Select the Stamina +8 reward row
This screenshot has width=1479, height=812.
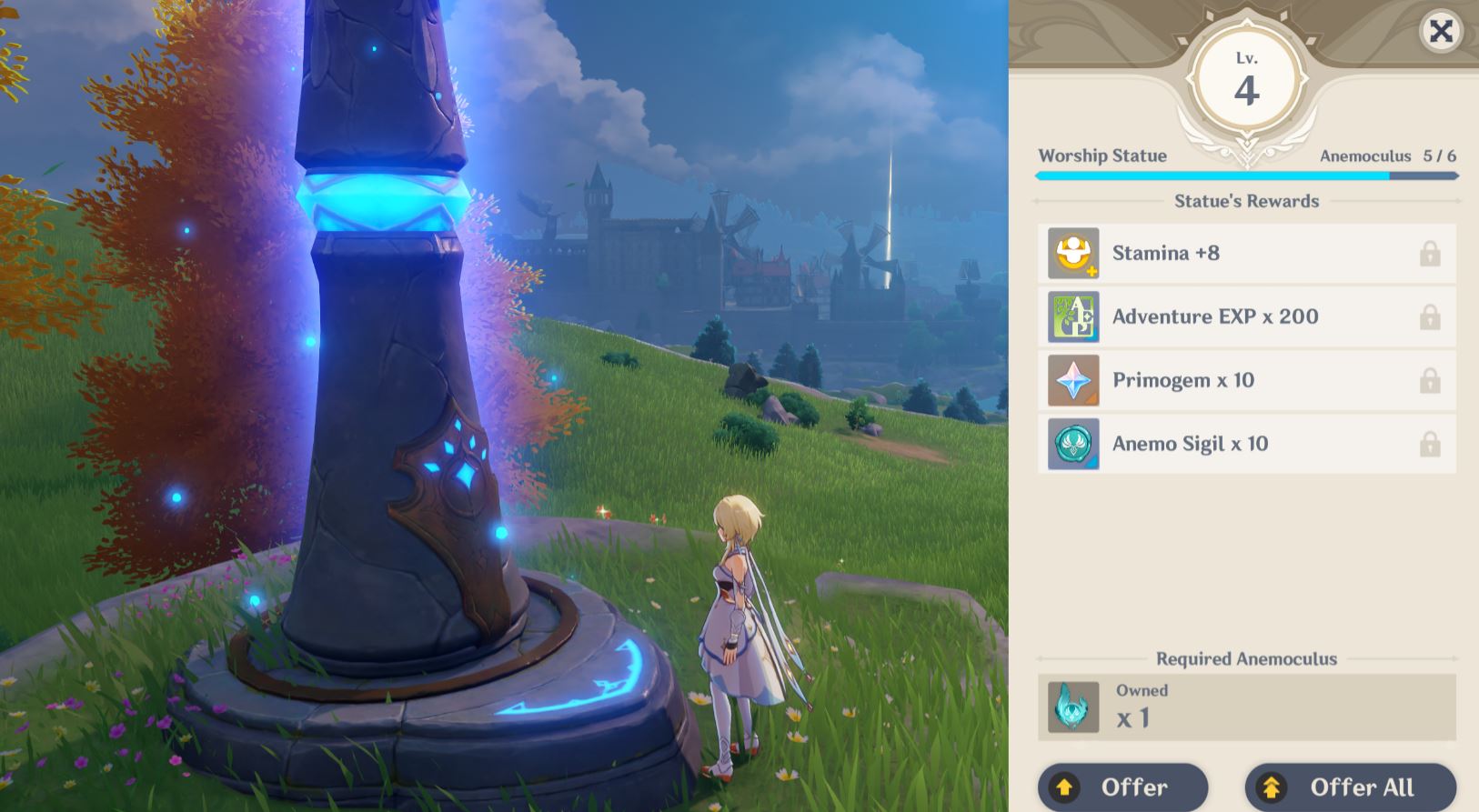tap(1246, 254)
